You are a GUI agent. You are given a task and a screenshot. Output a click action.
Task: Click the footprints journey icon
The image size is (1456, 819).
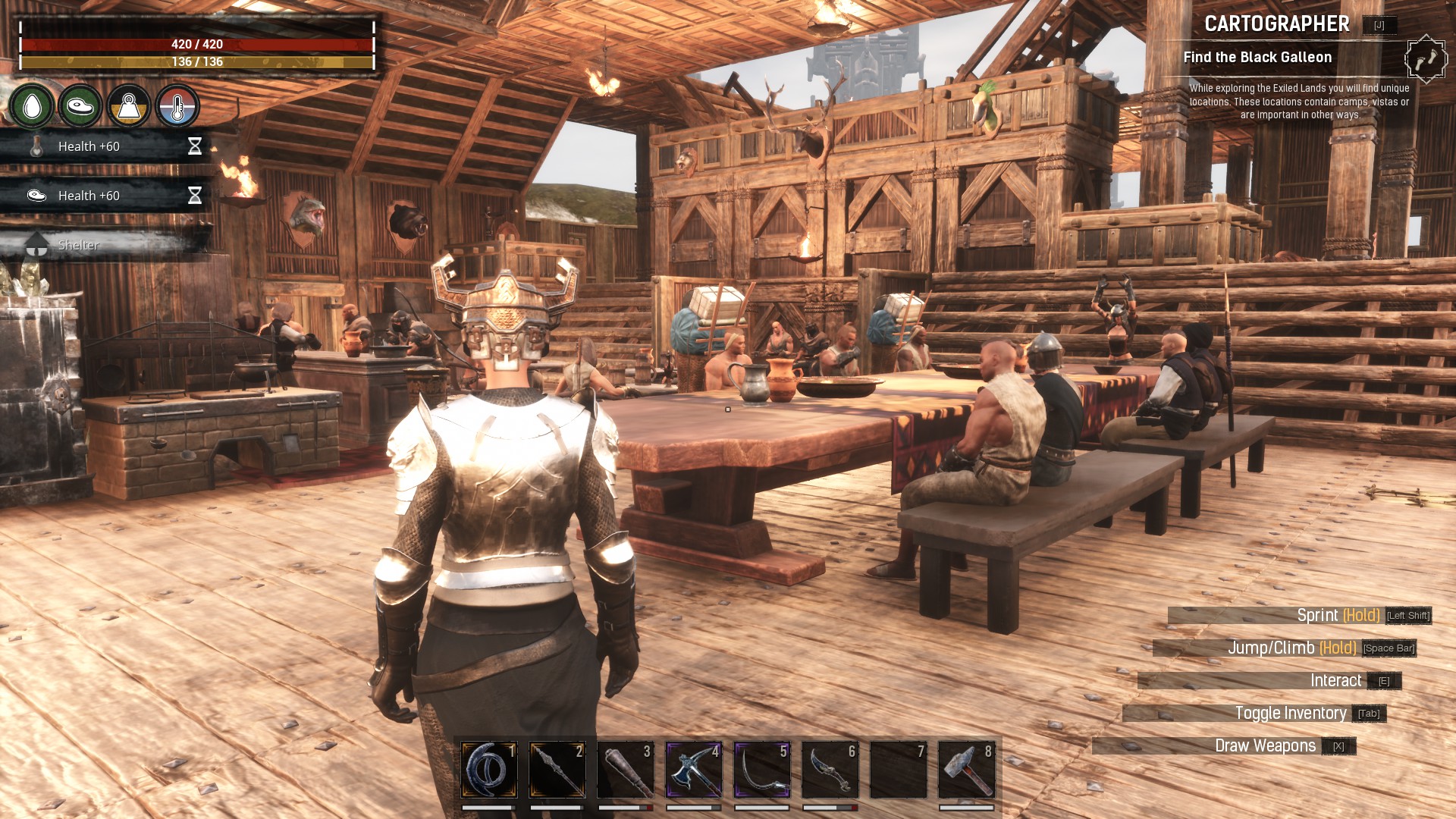coord(1426,58)
